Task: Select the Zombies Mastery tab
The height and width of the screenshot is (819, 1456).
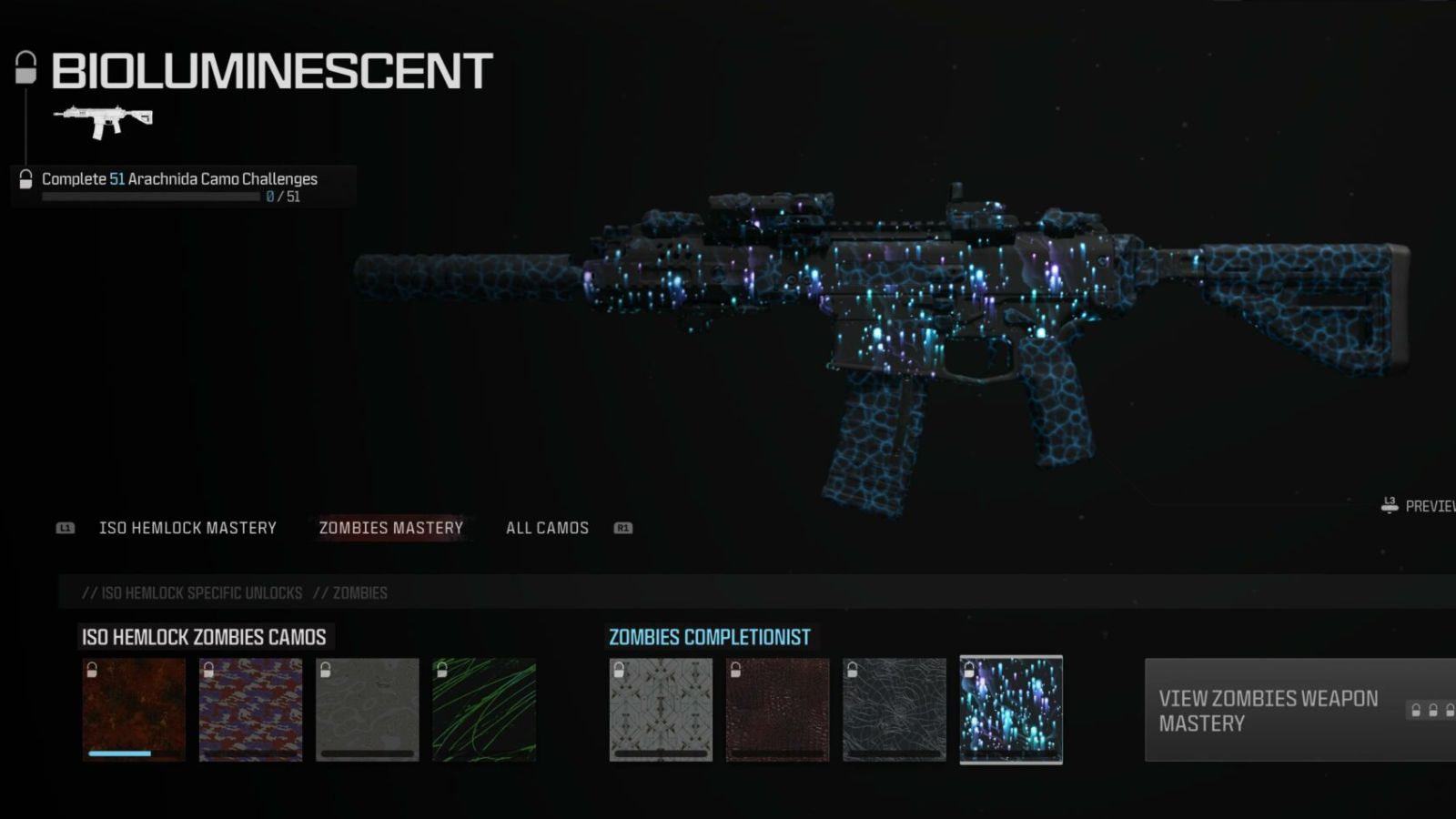Action: click(390, 528)
